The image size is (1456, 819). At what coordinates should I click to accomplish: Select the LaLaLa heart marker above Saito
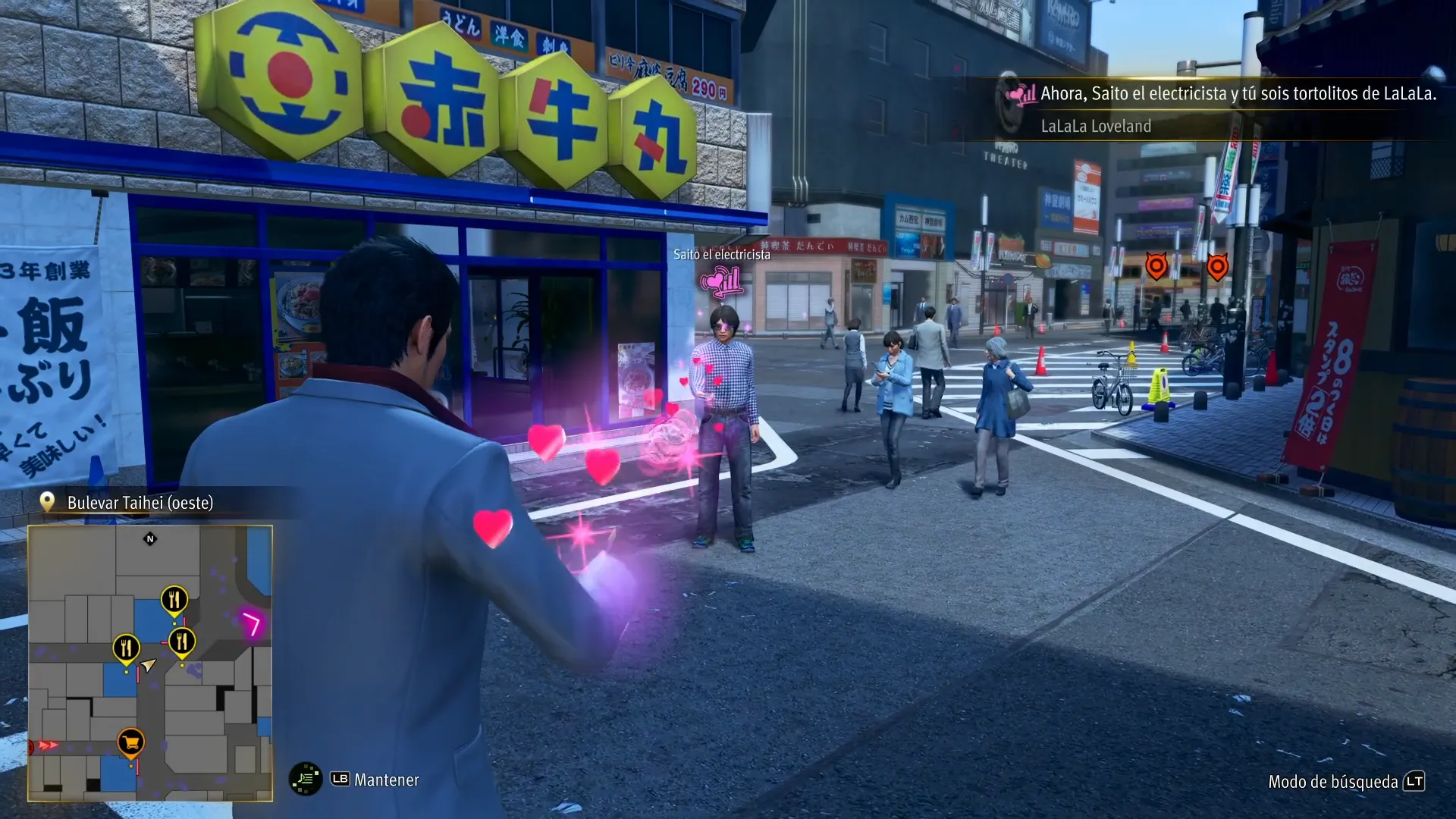(721, 283)
